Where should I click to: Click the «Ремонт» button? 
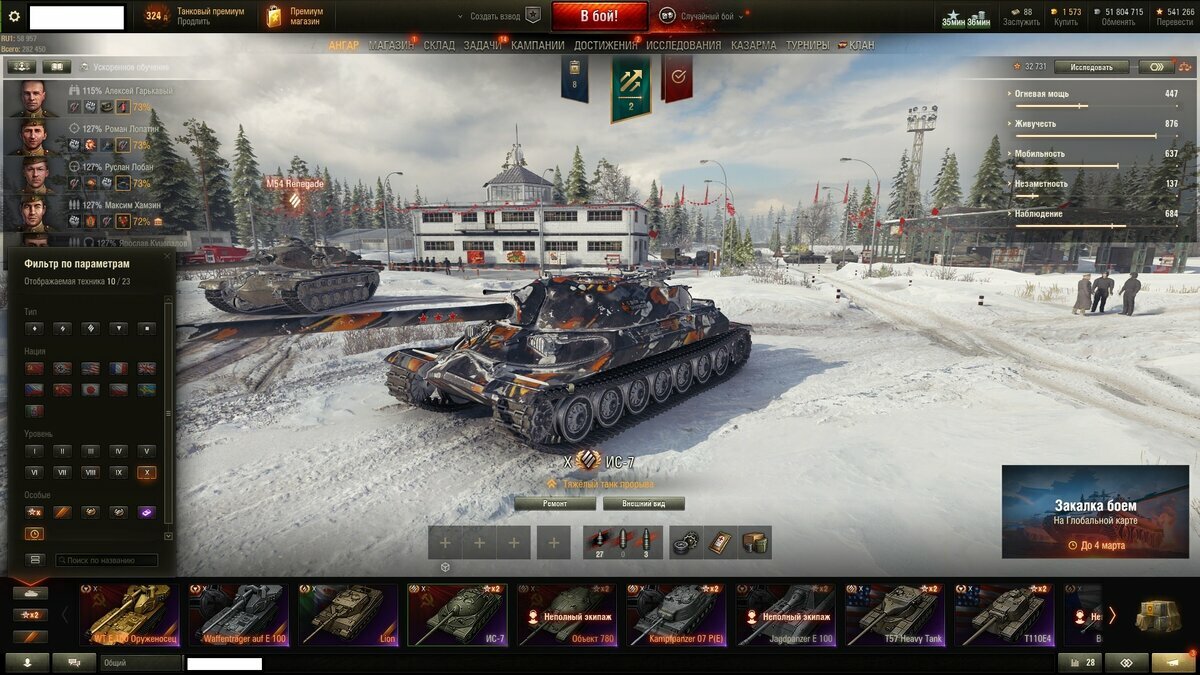(555, 504)
